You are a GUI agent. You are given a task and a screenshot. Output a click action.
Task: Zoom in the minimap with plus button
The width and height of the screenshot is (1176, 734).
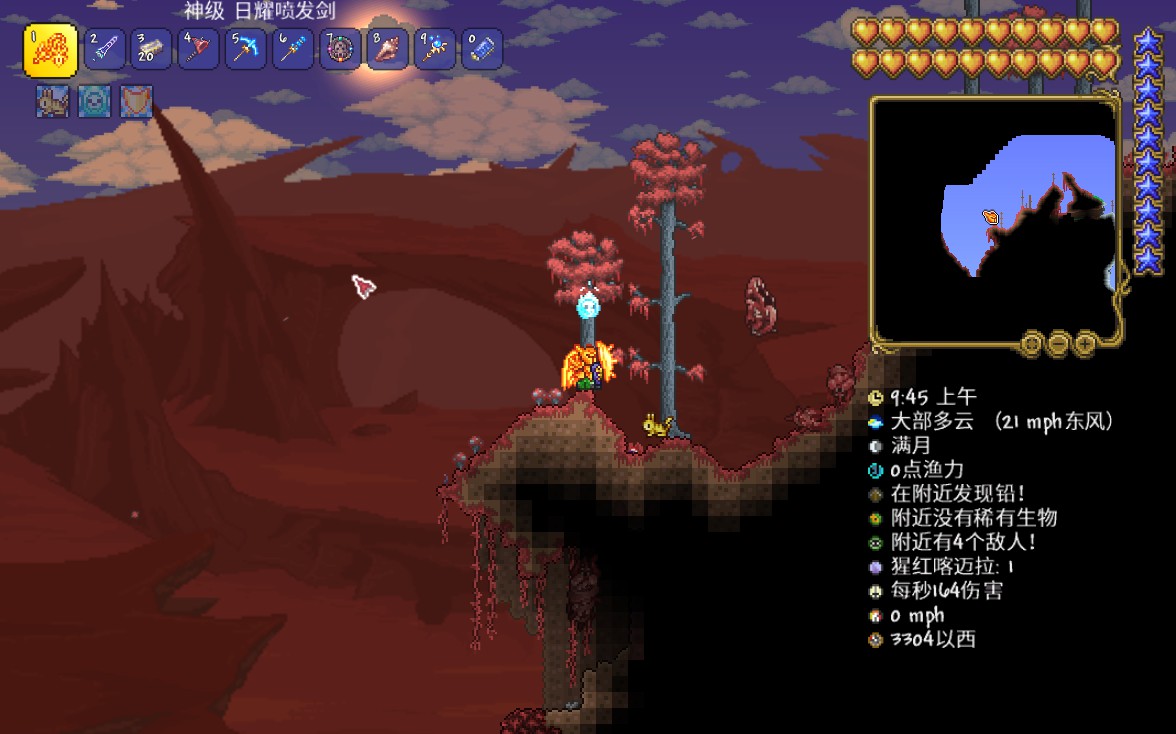[1085, 345]
